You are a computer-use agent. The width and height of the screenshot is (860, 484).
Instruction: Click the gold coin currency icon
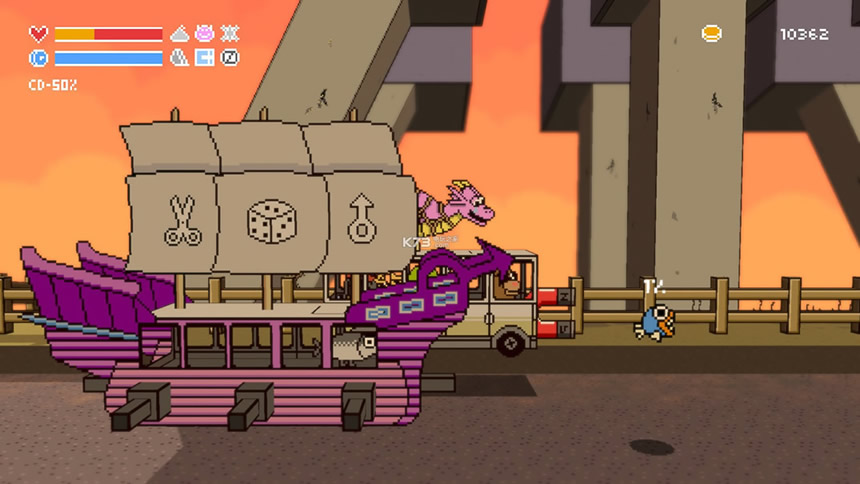pos(711,34)
